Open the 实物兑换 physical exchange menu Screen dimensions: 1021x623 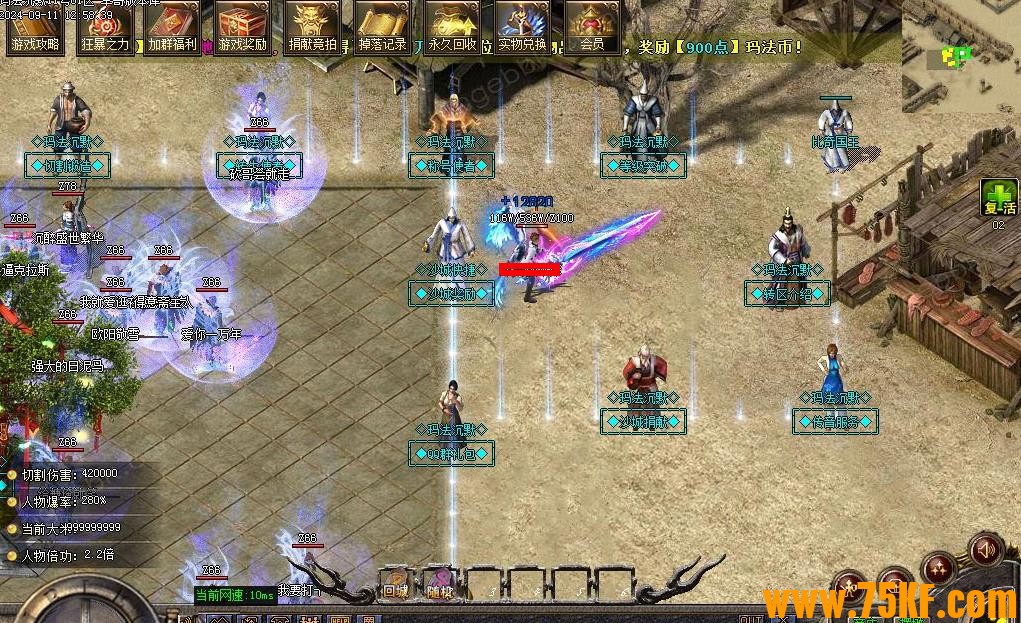click(x=522, y=26)
